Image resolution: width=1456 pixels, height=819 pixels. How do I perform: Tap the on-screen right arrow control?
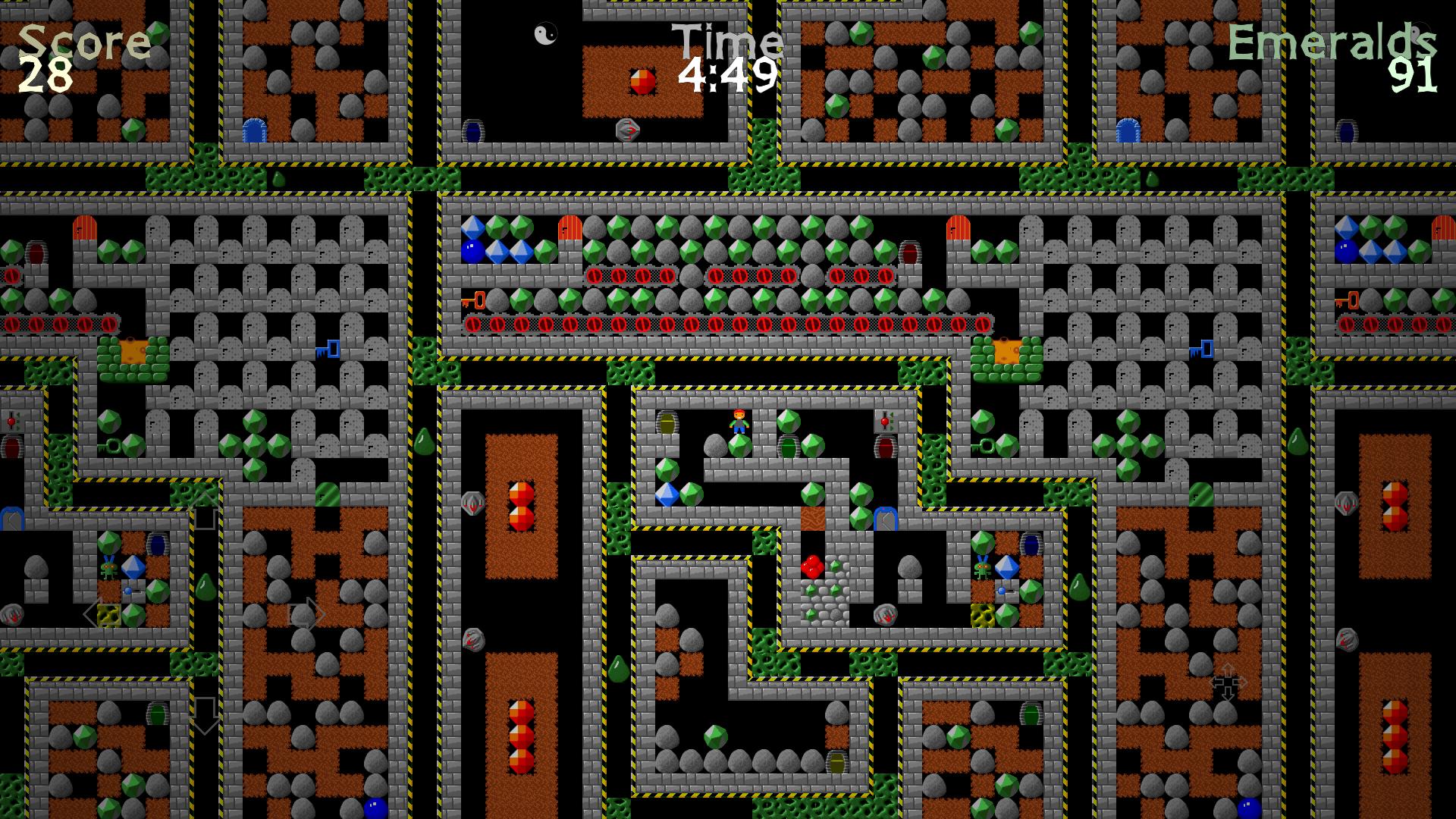coord(308,613)
